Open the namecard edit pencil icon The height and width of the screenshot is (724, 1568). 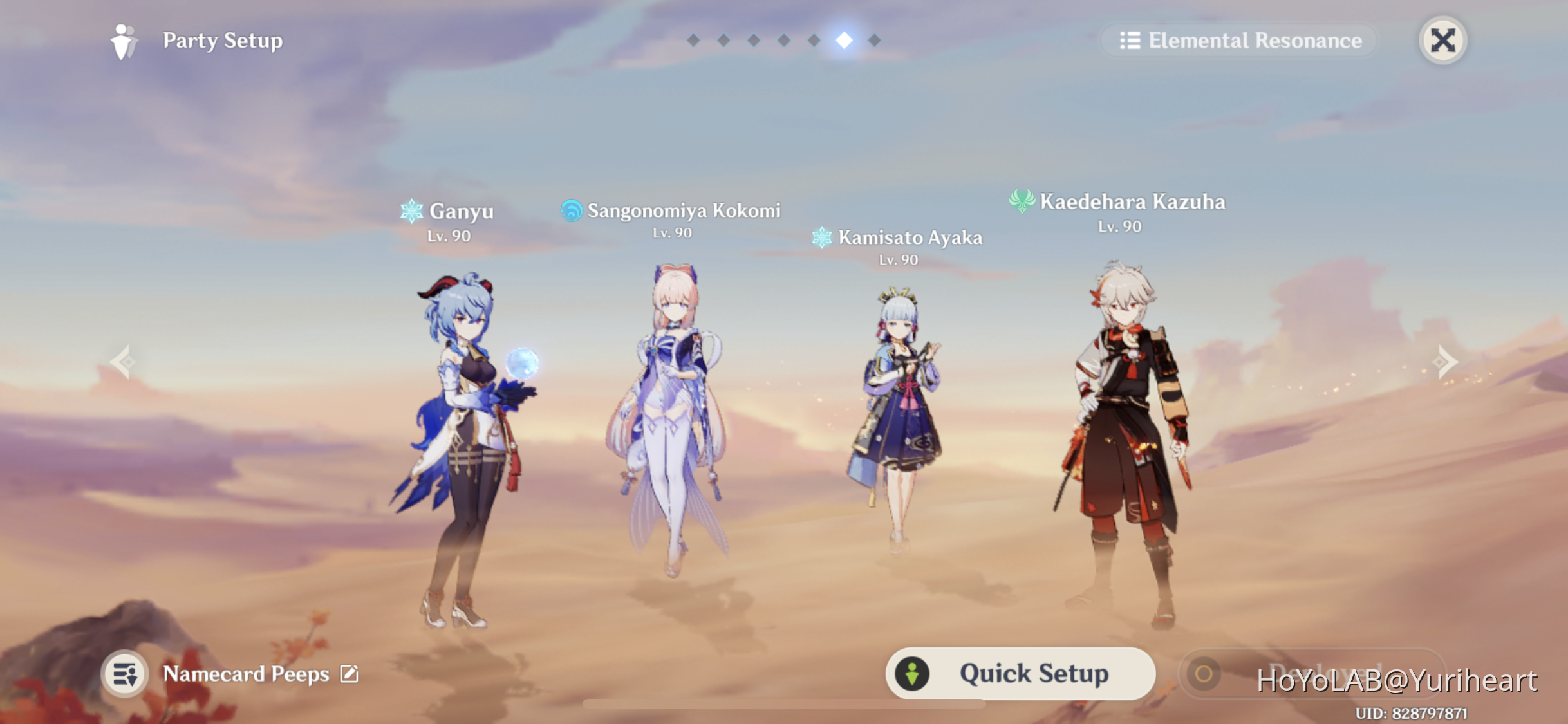click(x=349, y=674)
